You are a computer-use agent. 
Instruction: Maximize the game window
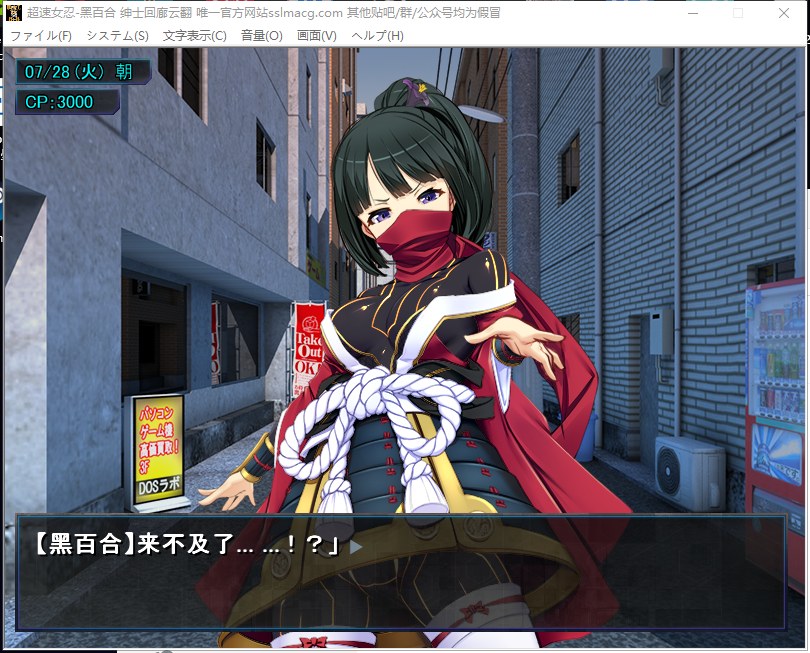(738, 13)
